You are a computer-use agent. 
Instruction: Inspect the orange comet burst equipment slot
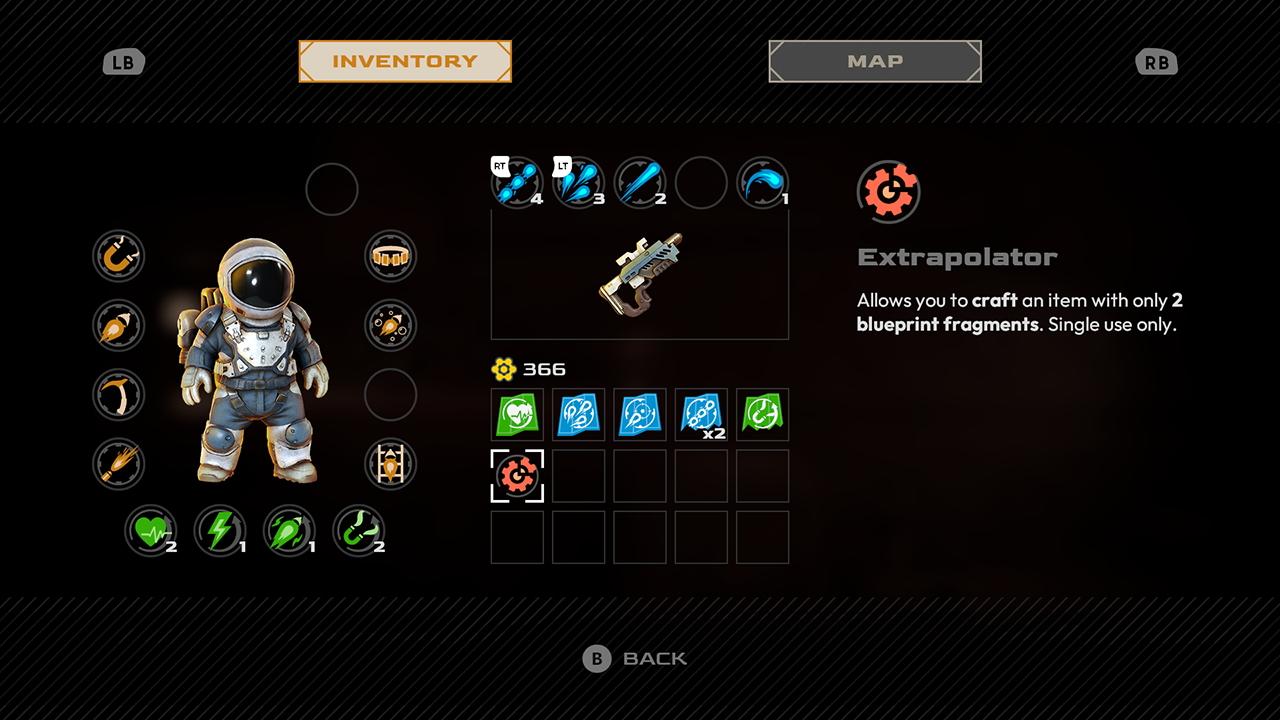(x=119, y=464)
